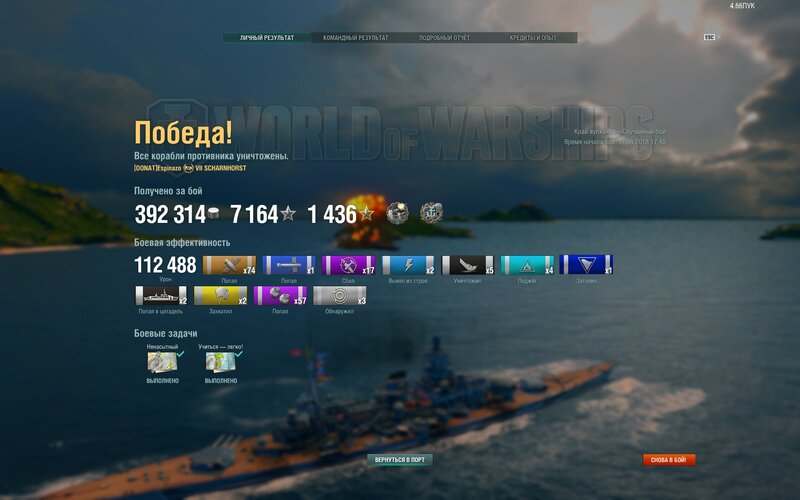The image size is (800, 500).
Task: Inspect the citadel hits ribbon
Action: (x=161, y=296)
